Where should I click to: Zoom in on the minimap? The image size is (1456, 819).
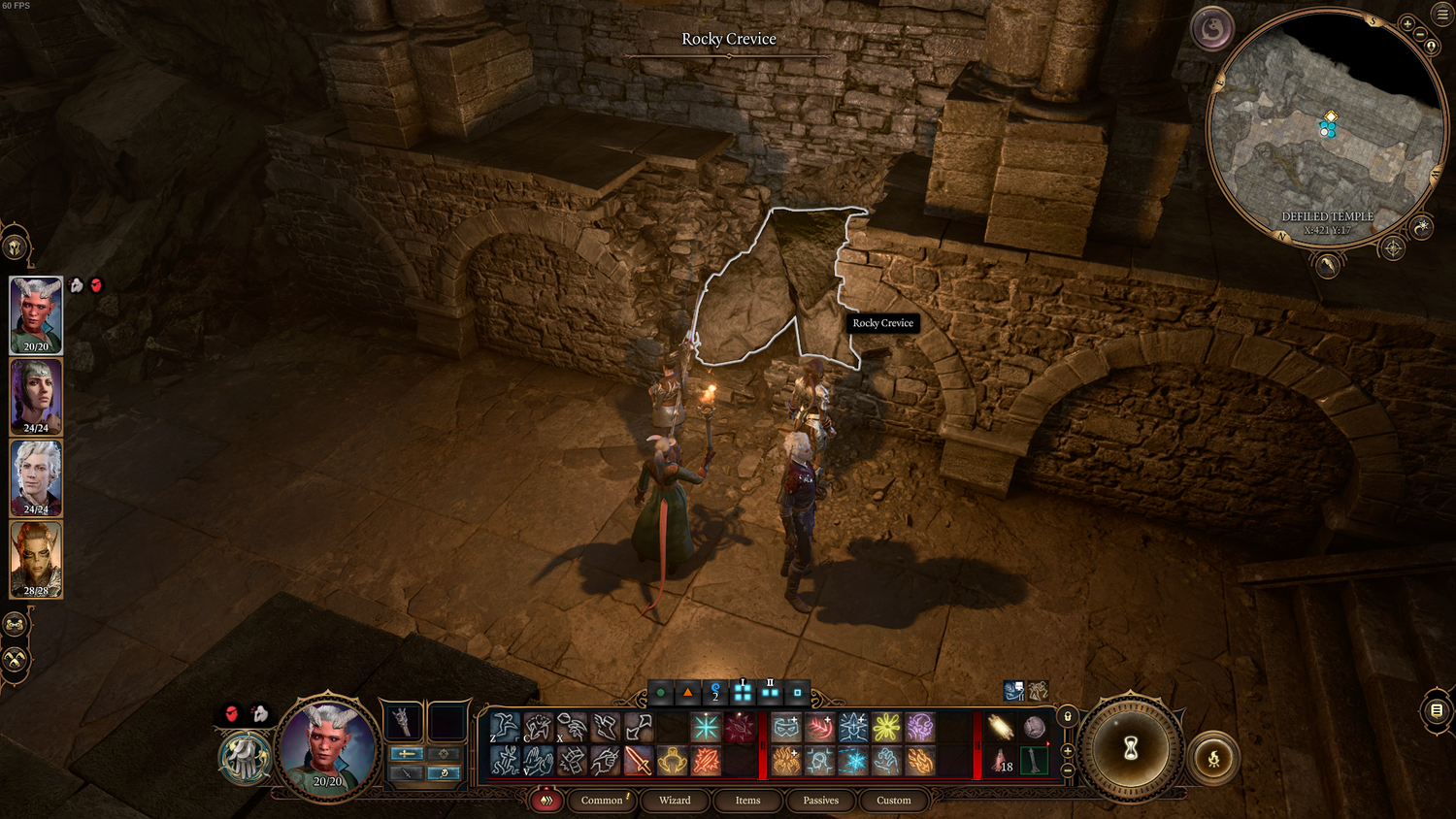(x=1407, y=23)
